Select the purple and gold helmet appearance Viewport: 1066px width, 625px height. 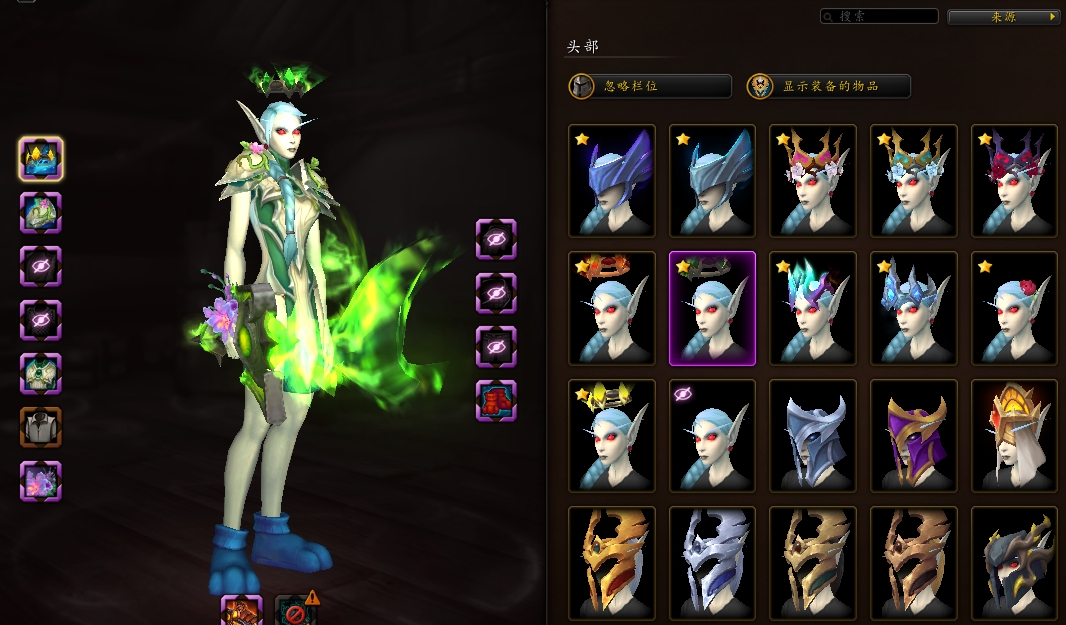tap(913, 436)
